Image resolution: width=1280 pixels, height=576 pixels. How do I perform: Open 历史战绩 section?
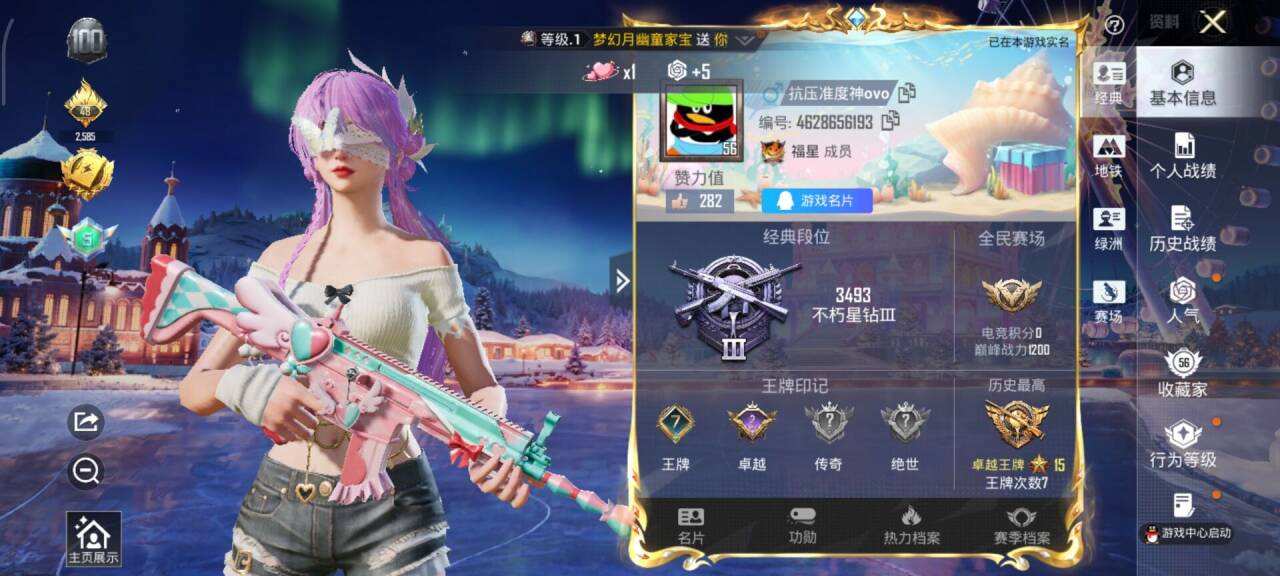1183,229
